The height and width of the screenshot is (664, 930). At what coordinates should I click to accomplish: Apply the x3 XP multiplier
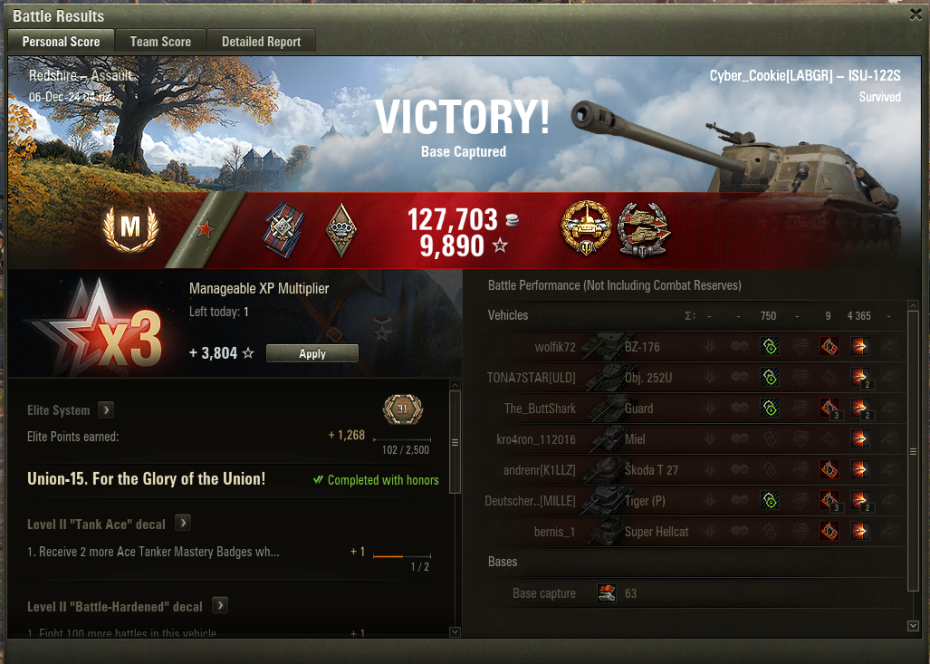pos(312,354)
